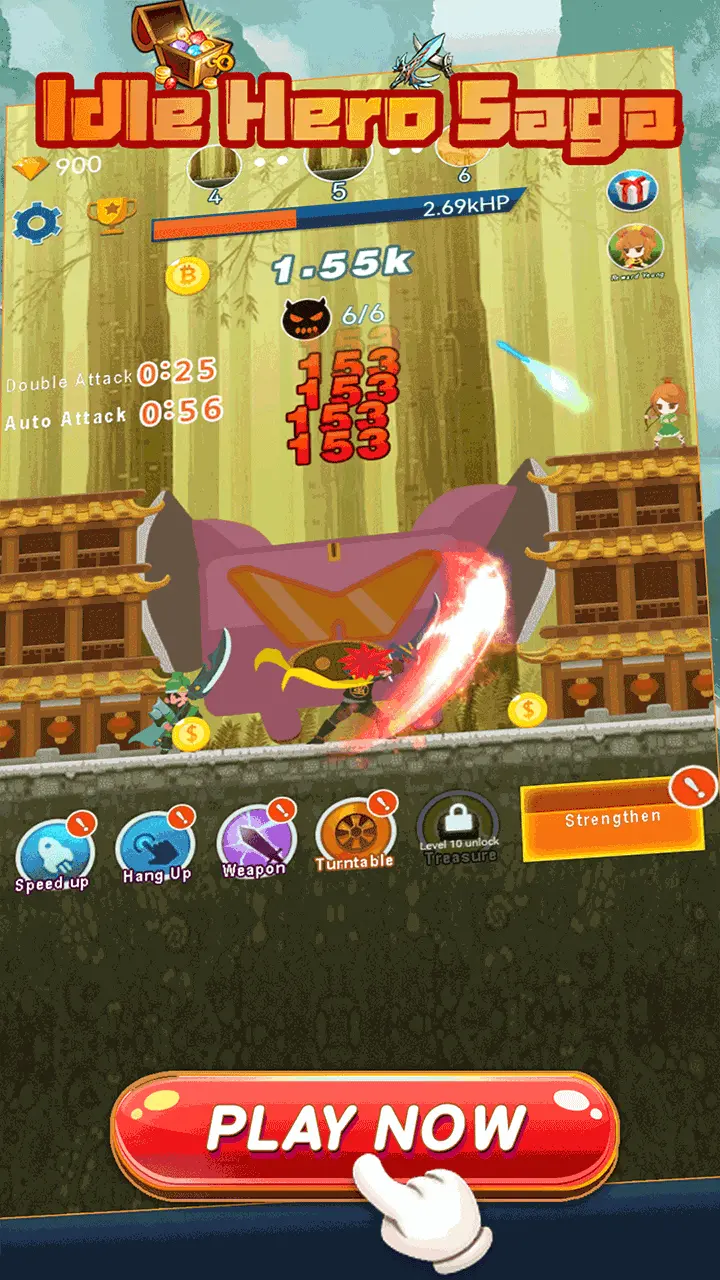Collect the gold bitcoin coin icon
The height and width of the screenshot is (1280, 720).
point(187,276)
